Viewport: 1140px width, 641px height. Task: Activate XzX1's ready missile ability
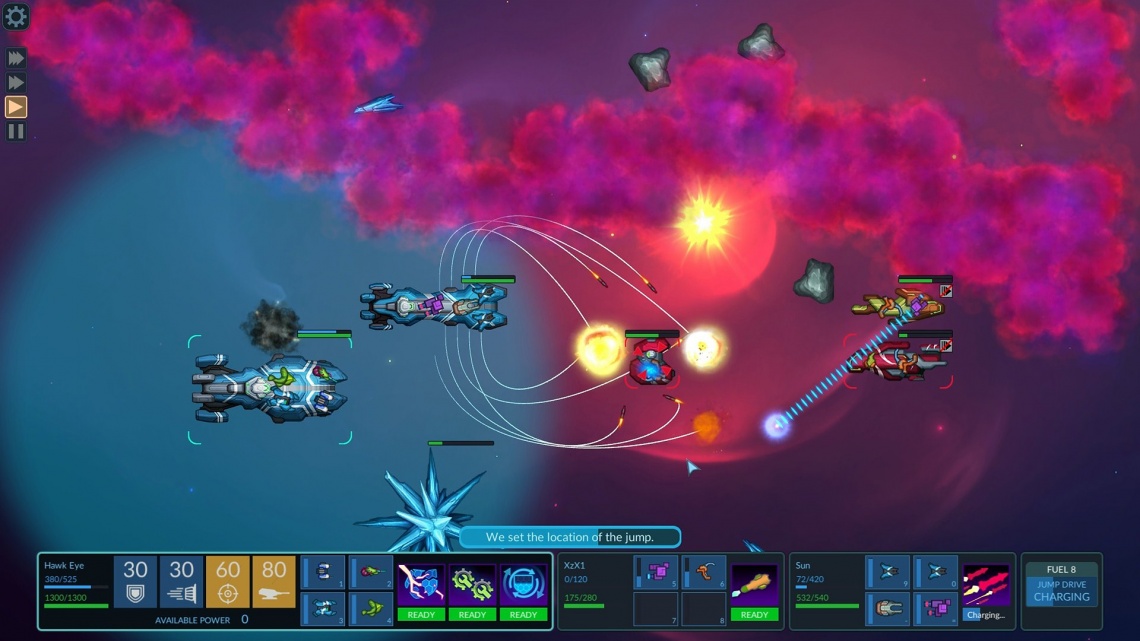(754, 592)
